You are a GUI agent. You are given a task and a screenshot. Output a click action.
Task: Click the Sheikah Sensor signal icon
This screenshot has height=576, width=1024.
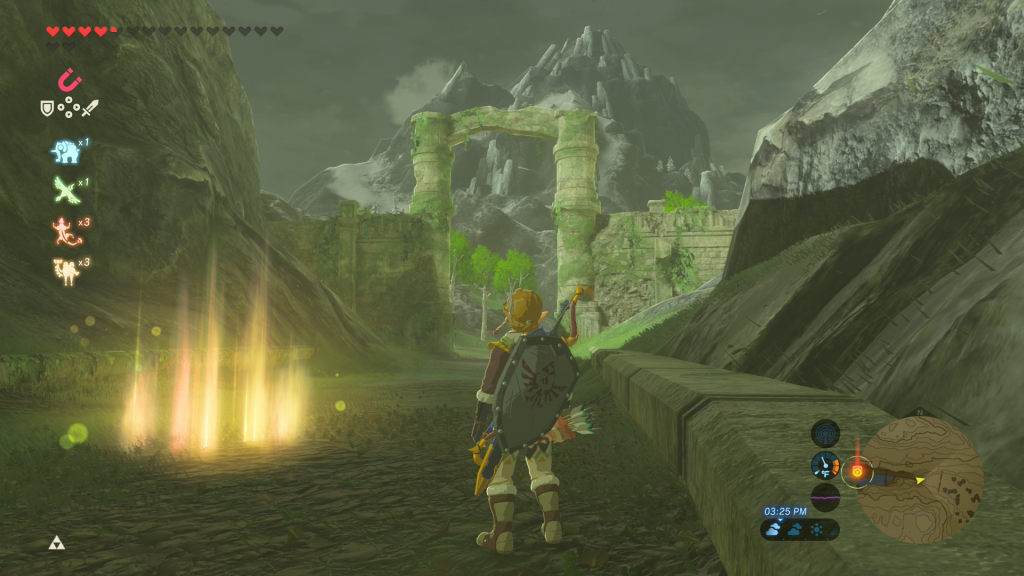click(826, 433)
